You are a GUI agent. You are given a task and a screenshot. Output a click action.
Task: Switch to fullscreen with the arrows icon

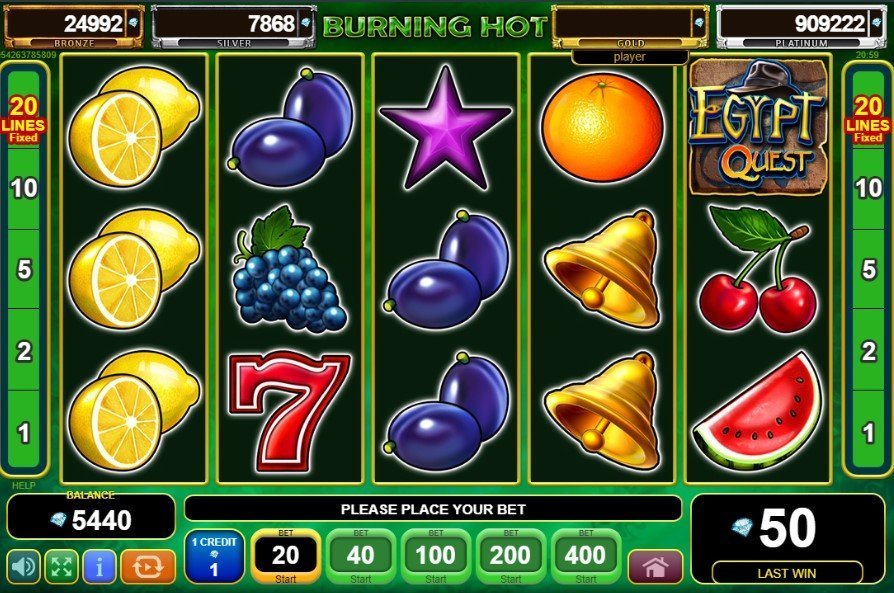pyautogui.click(x=61, y=567)
